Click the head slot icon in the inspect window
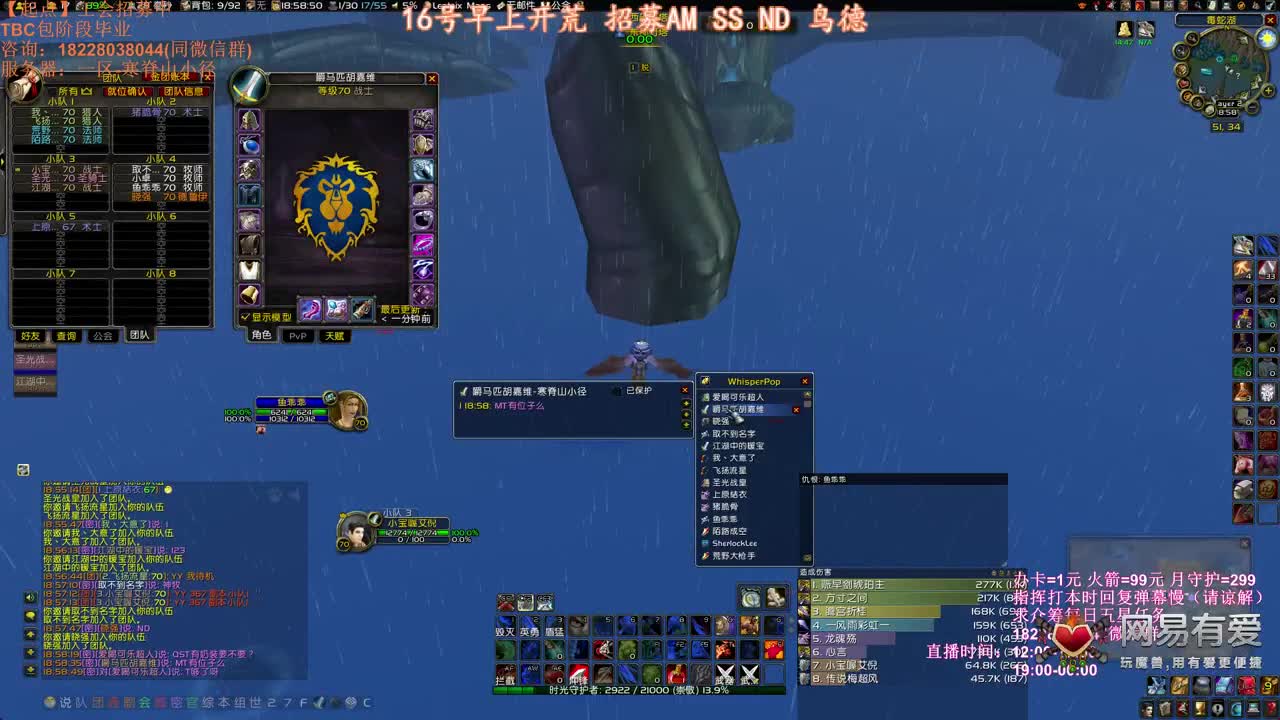The image size is (1280, 720). (248, 120)
